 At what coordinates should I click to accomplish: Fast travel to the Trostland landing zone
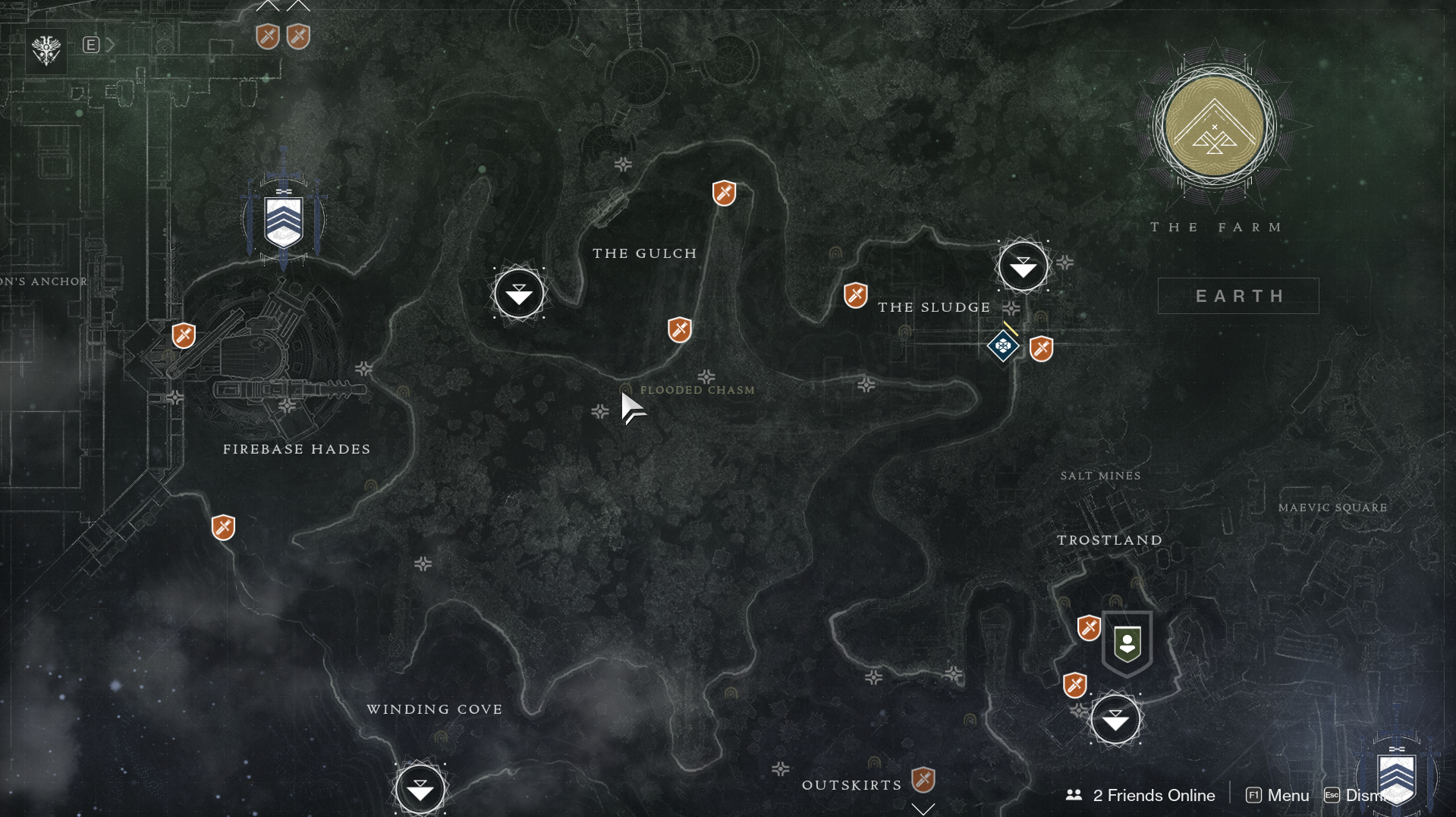click(x=1115, y=719)
